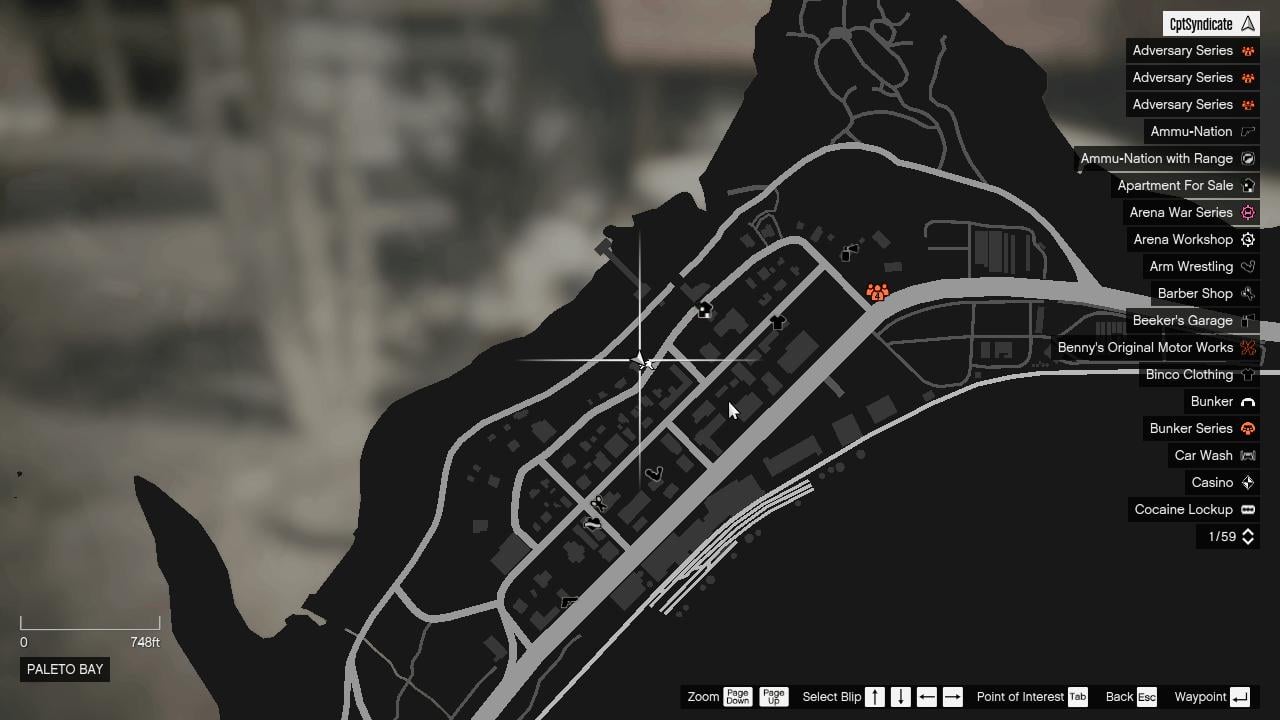
Task: Advance the legend pager past 1/59
Action: 1247,536
